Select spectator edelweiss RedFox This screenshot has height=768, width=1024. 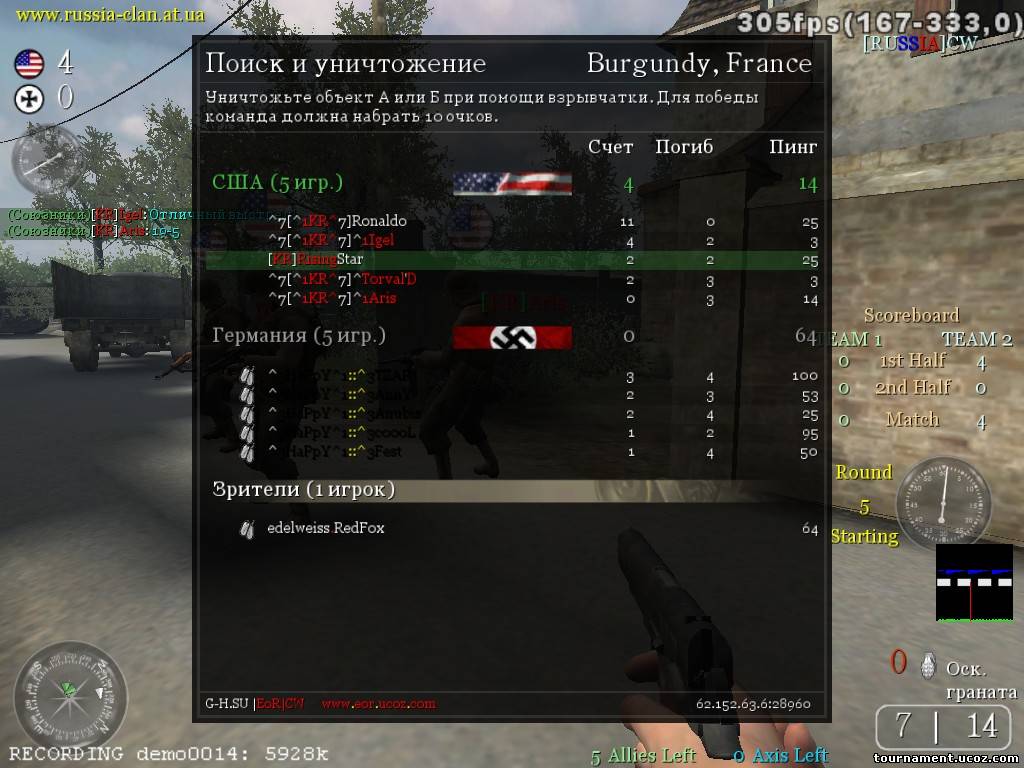325,528
